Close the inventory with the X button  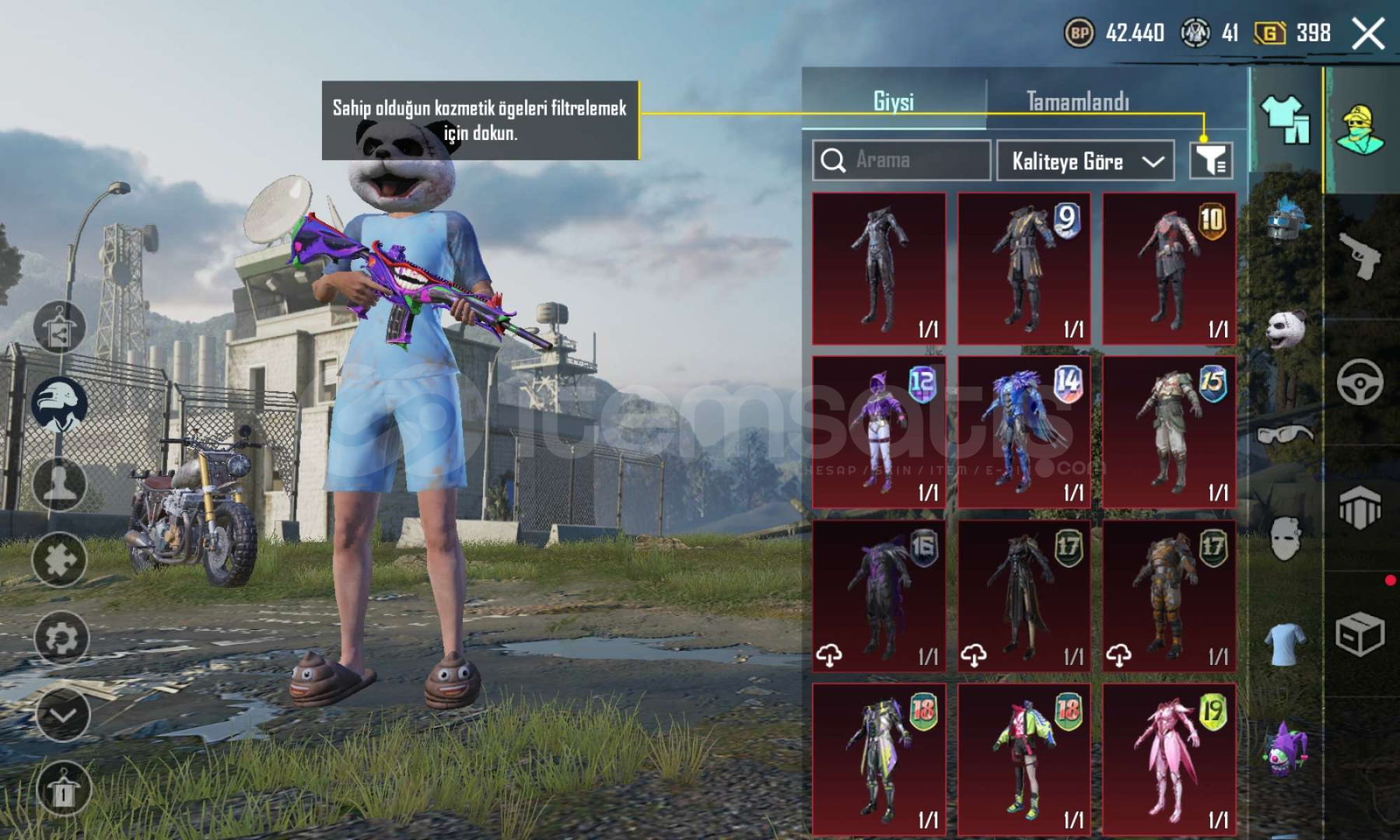1368,34
